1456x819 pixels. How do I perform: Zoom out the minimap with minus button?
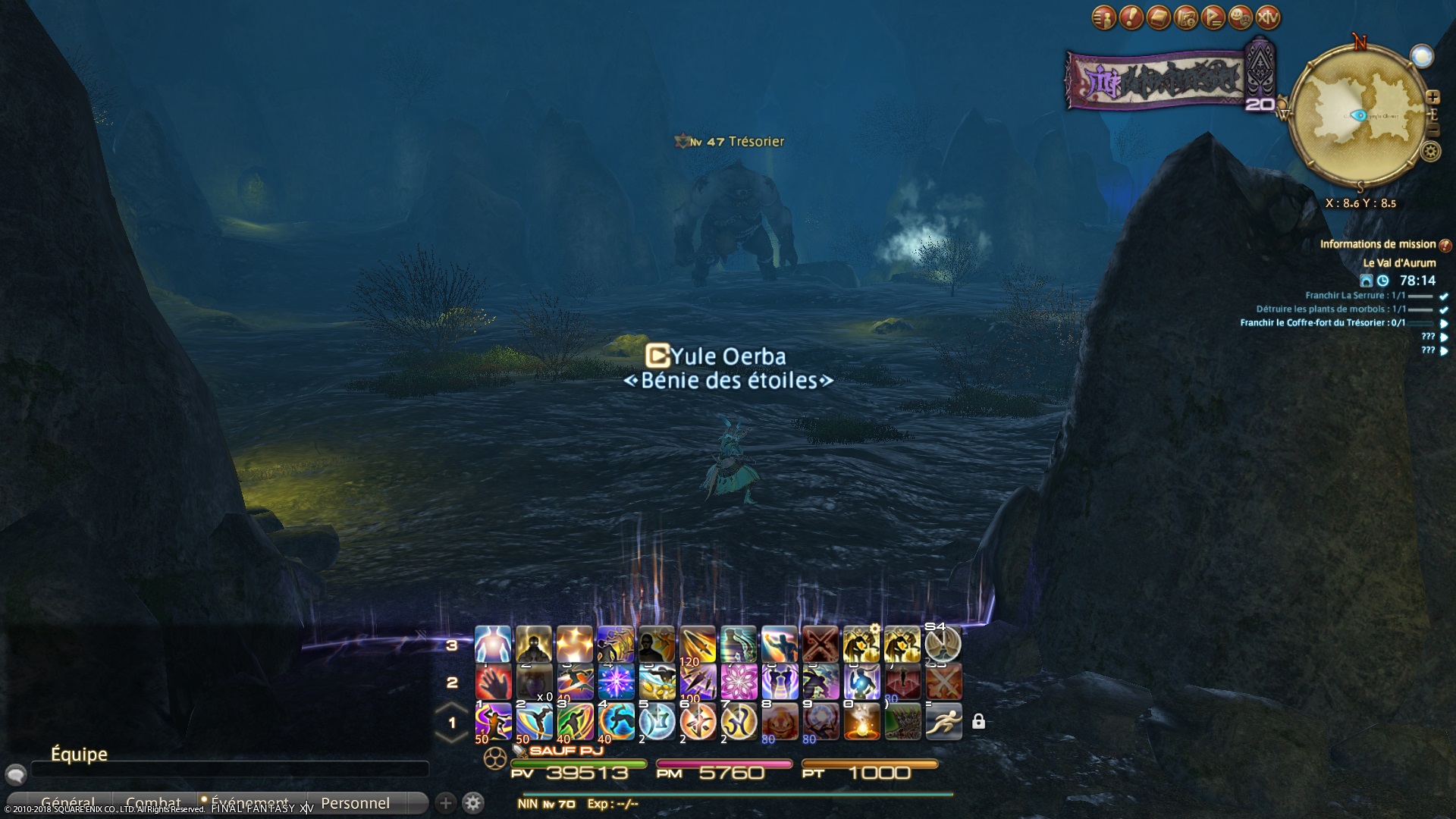click(1432, 130)
